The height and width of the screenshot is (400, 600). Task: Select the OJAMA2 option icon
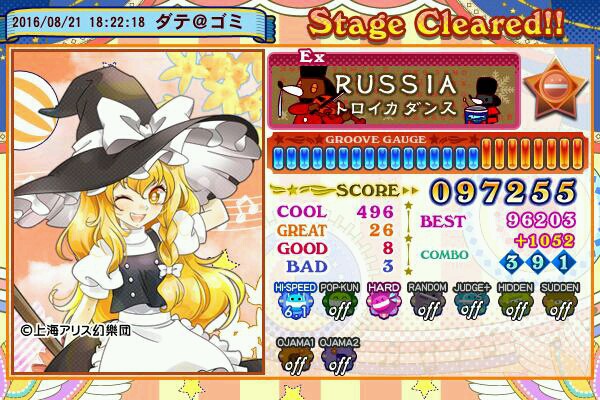pyautogui.click(x=339, y=359)
